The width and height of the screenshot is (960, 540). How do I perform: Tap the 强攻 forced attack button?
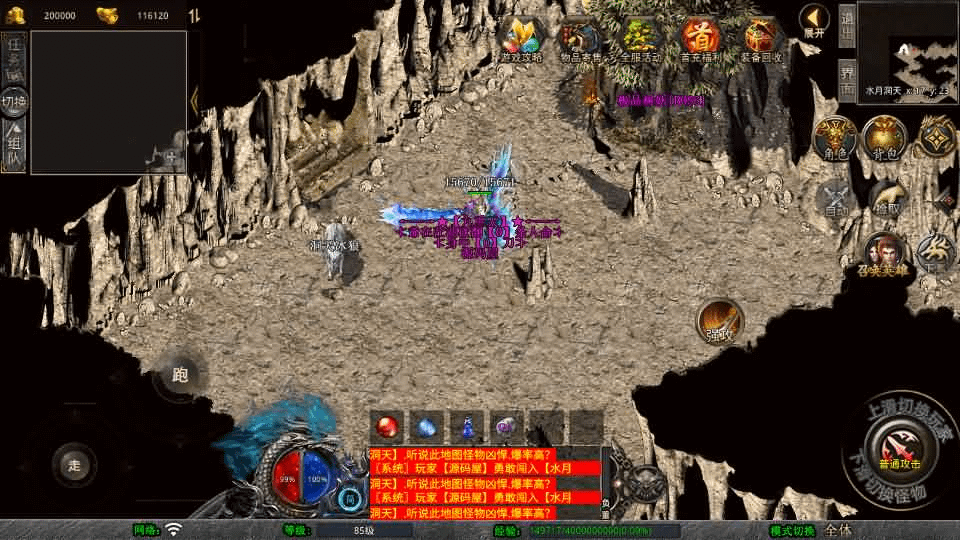719,322
